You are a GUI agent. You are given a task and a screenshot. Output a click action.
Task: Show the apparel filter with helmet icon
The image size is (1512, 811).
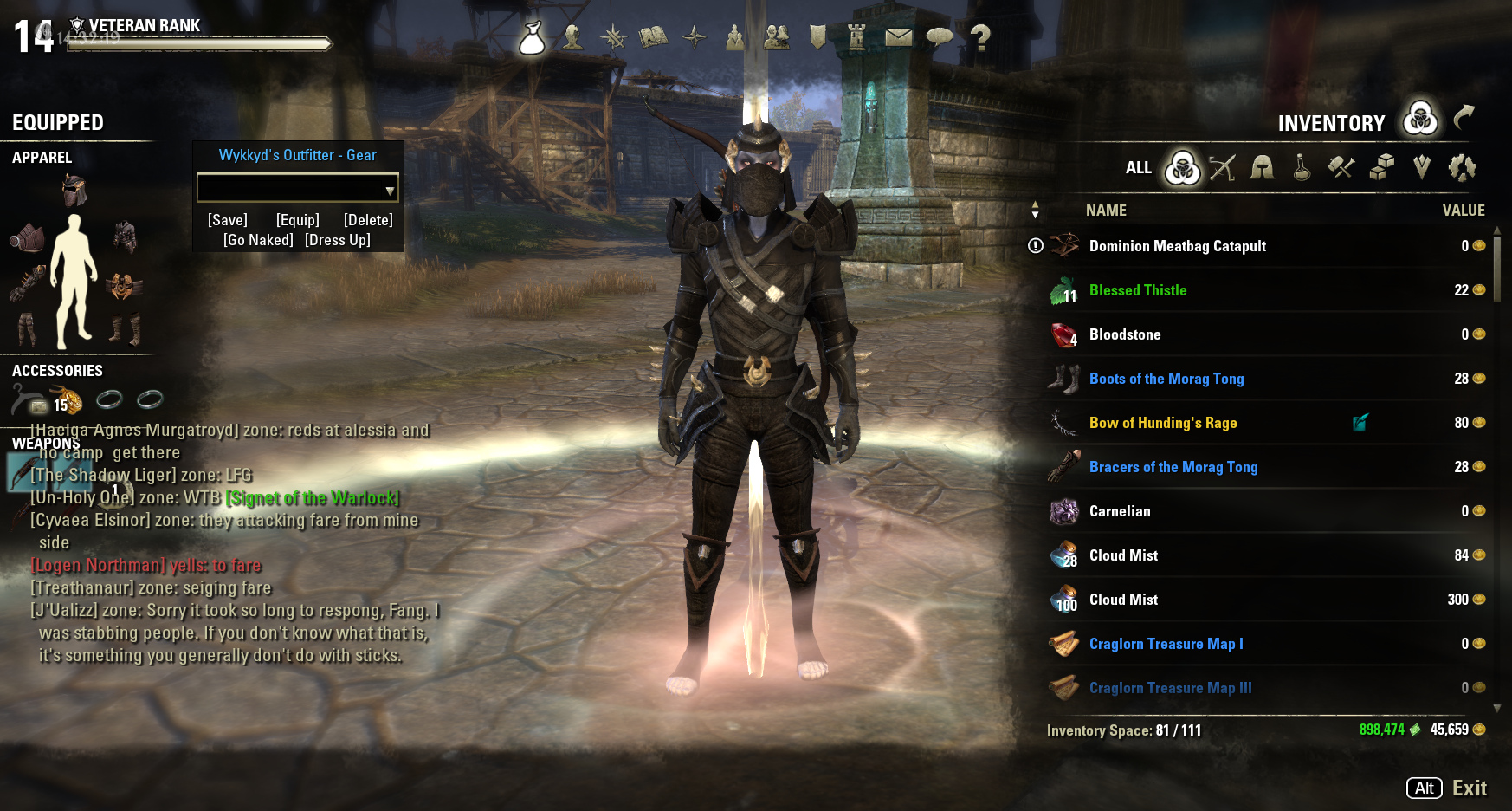pyautogui.click(x=1262, y=167)
